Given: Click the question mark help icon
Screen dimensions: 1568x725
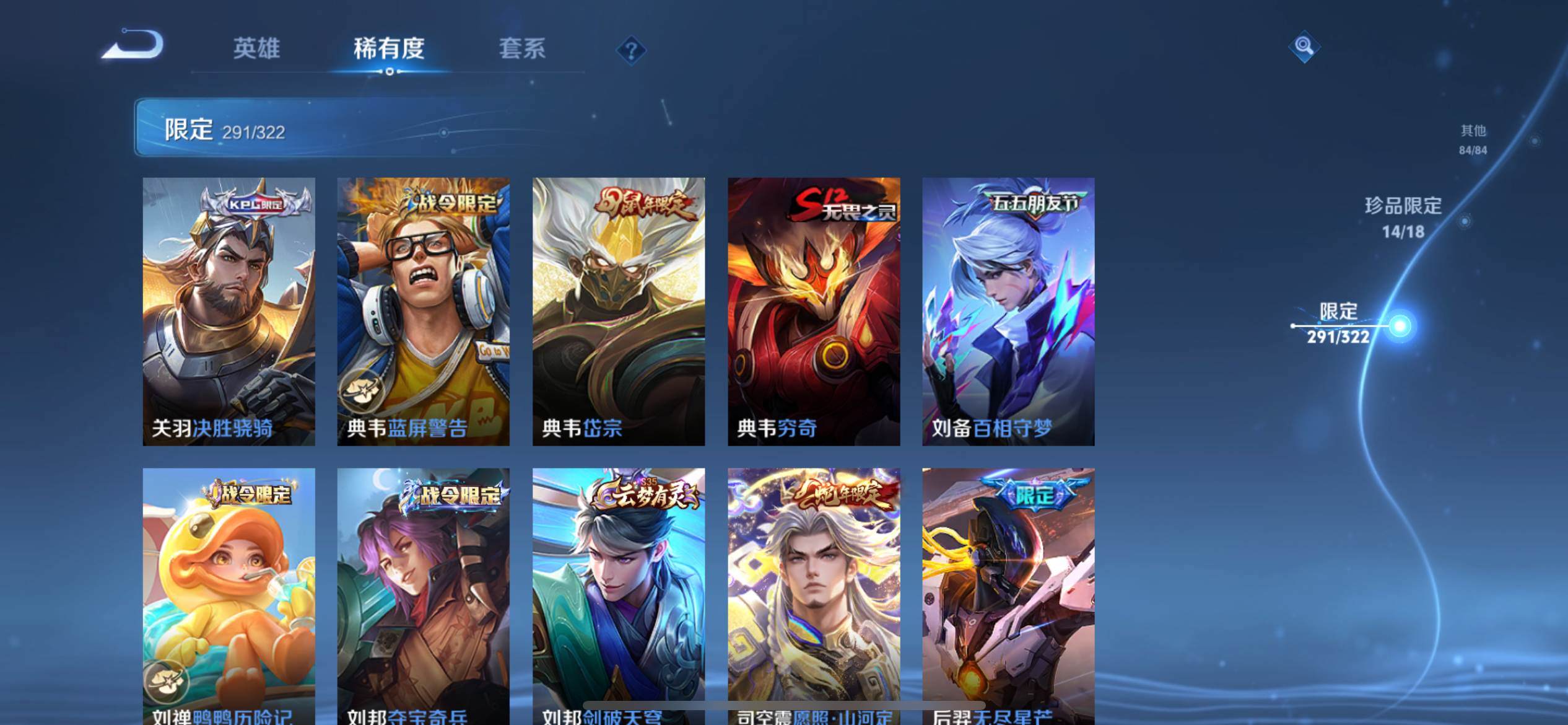Looking at the screenshot, I should tap(631, 50).
